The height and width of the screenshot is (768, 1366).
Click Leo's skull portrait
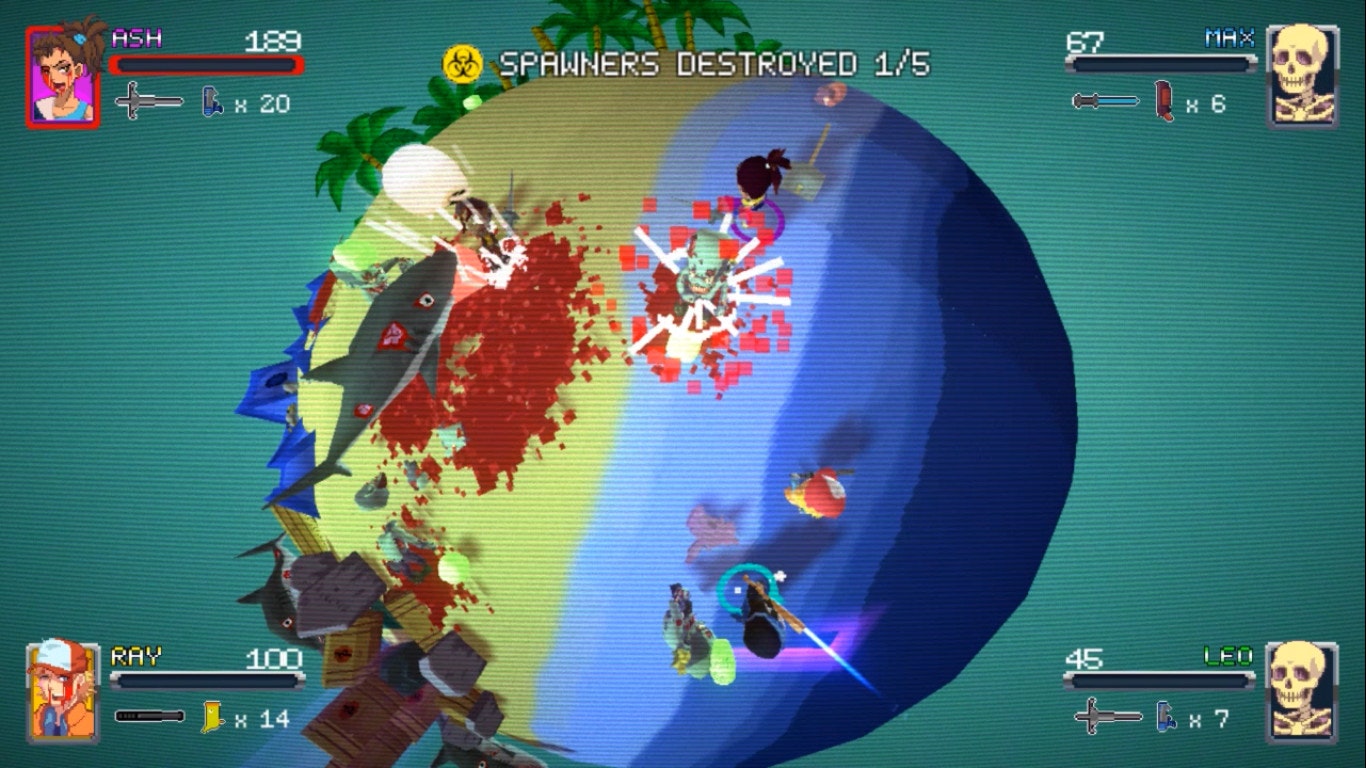pyautogui.click(x=1302, y=691)
